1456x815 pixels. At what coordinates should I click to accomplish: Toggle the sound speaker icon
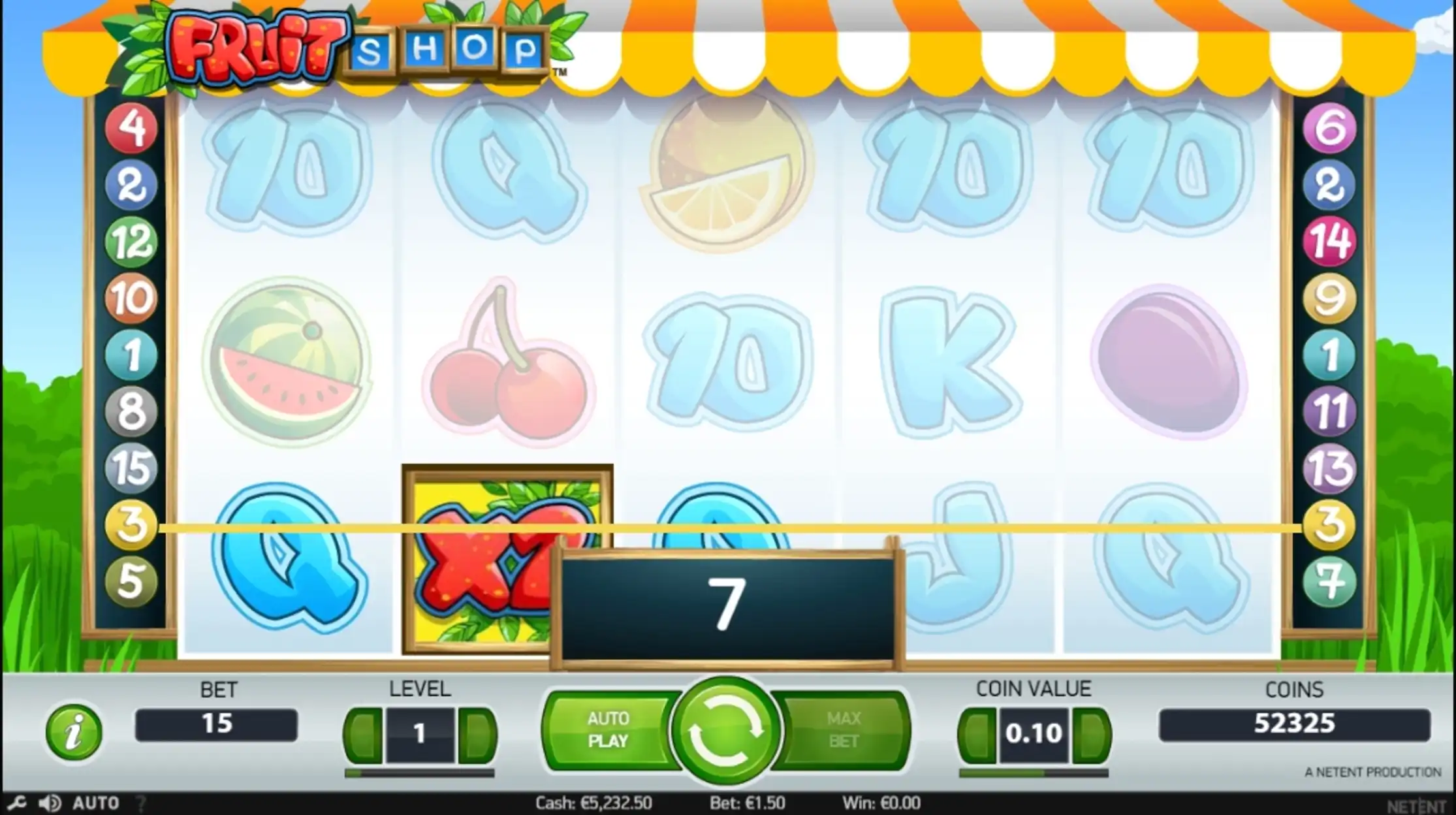click(50, 803)
